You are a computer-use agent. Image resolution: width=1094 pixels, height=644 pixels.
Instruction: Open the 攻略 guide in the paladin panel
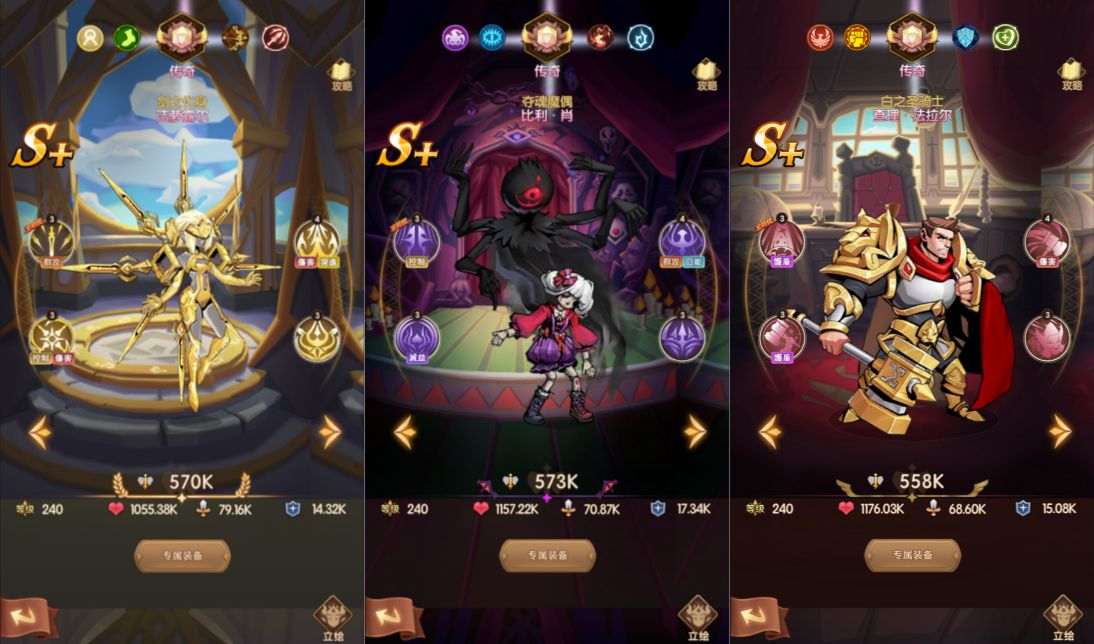pos(1072,73)
